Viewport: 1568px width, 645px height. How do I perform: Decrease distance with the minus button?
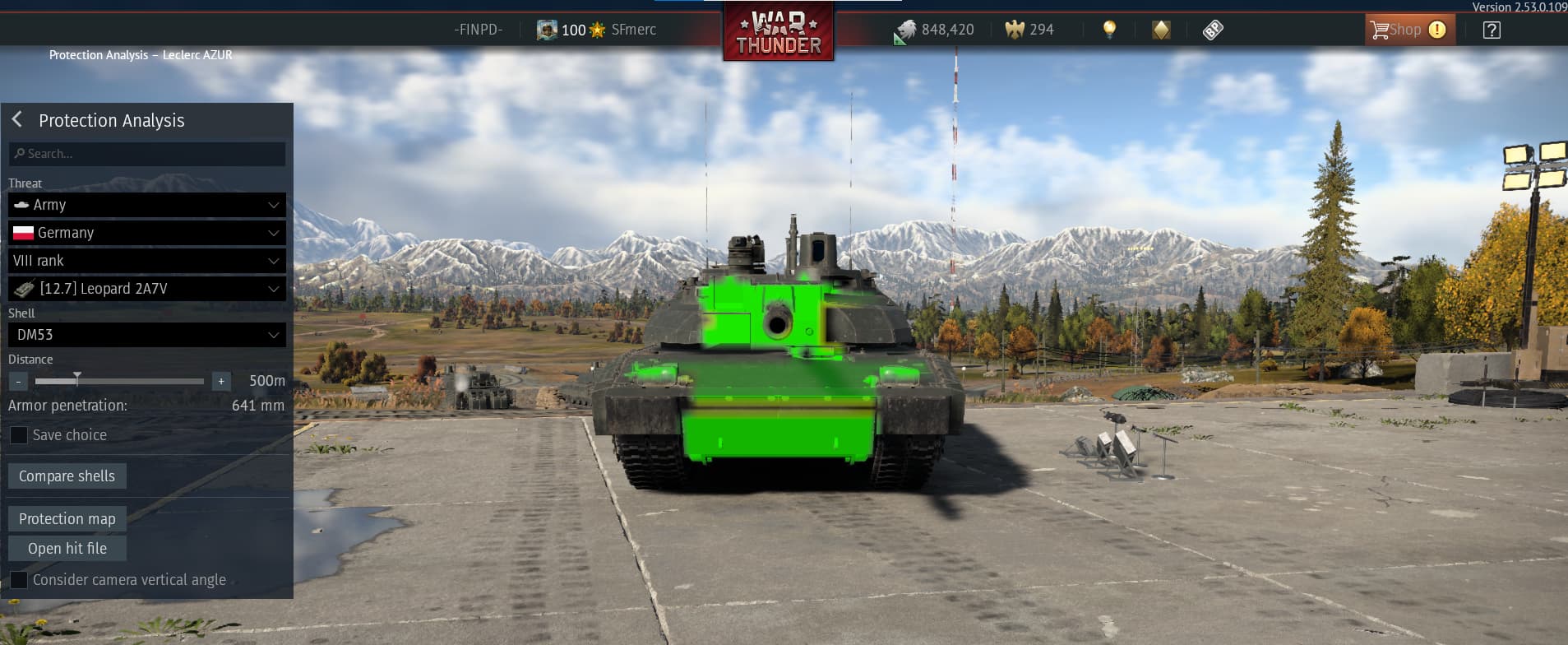click(18, 381)
